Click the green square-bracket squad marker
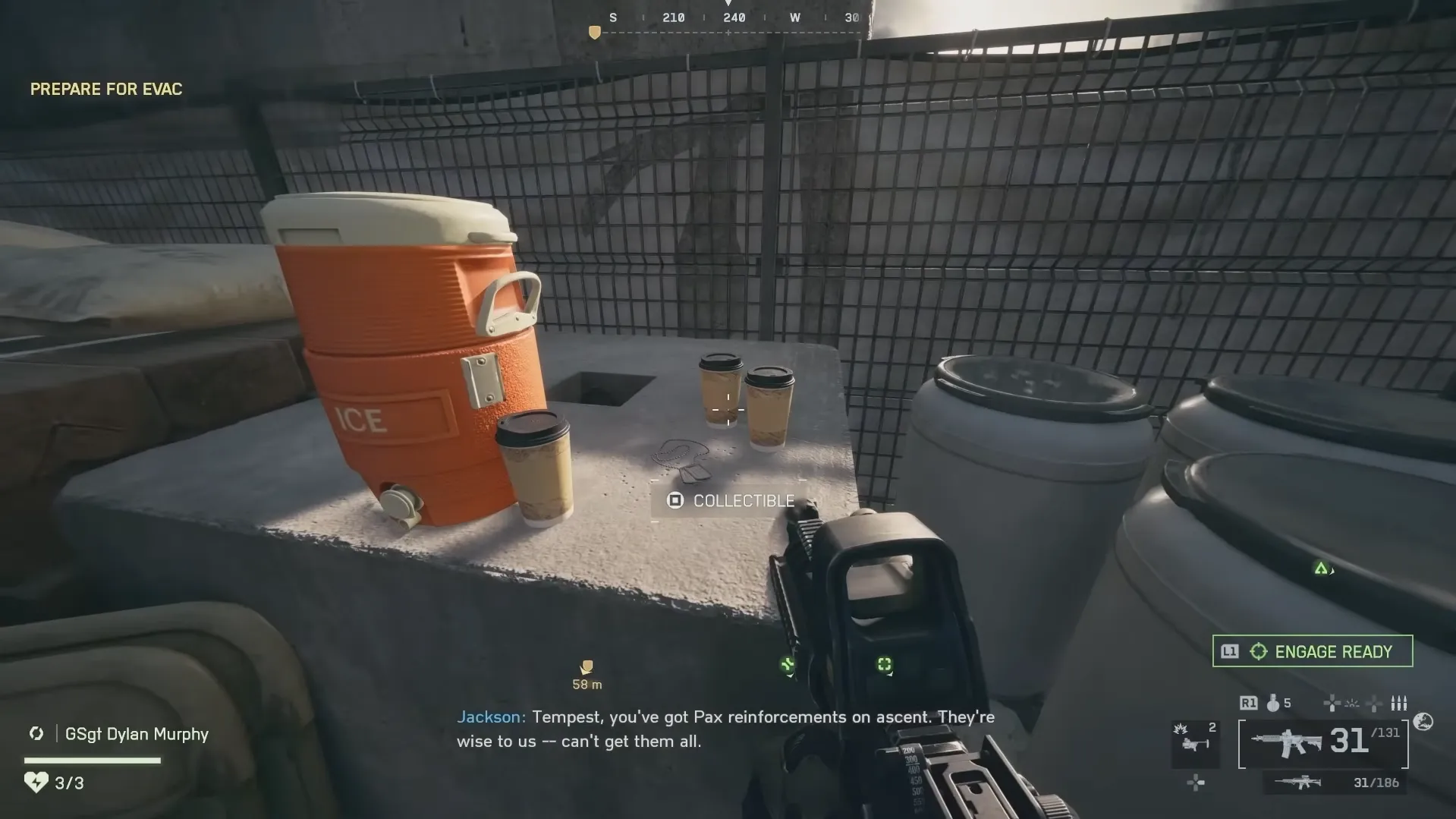This screenshot has height=819, width=1456. [x=884, y=665]
